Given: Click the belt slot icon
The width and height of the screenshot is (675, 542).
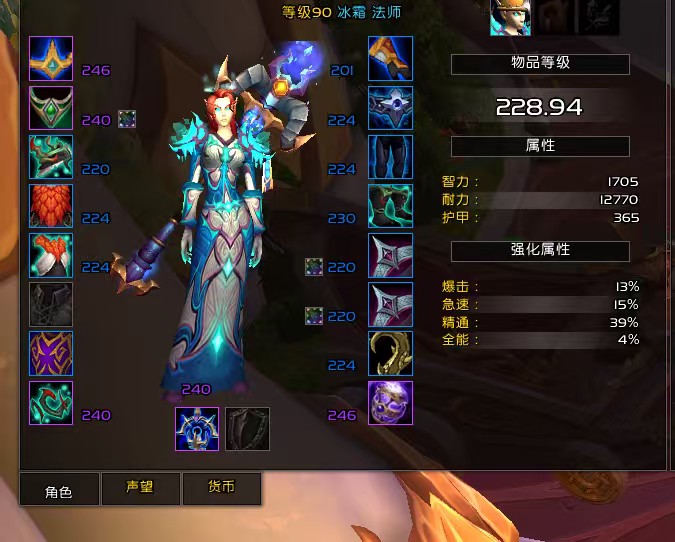Looking at the screenshot, I should (390, 108).
